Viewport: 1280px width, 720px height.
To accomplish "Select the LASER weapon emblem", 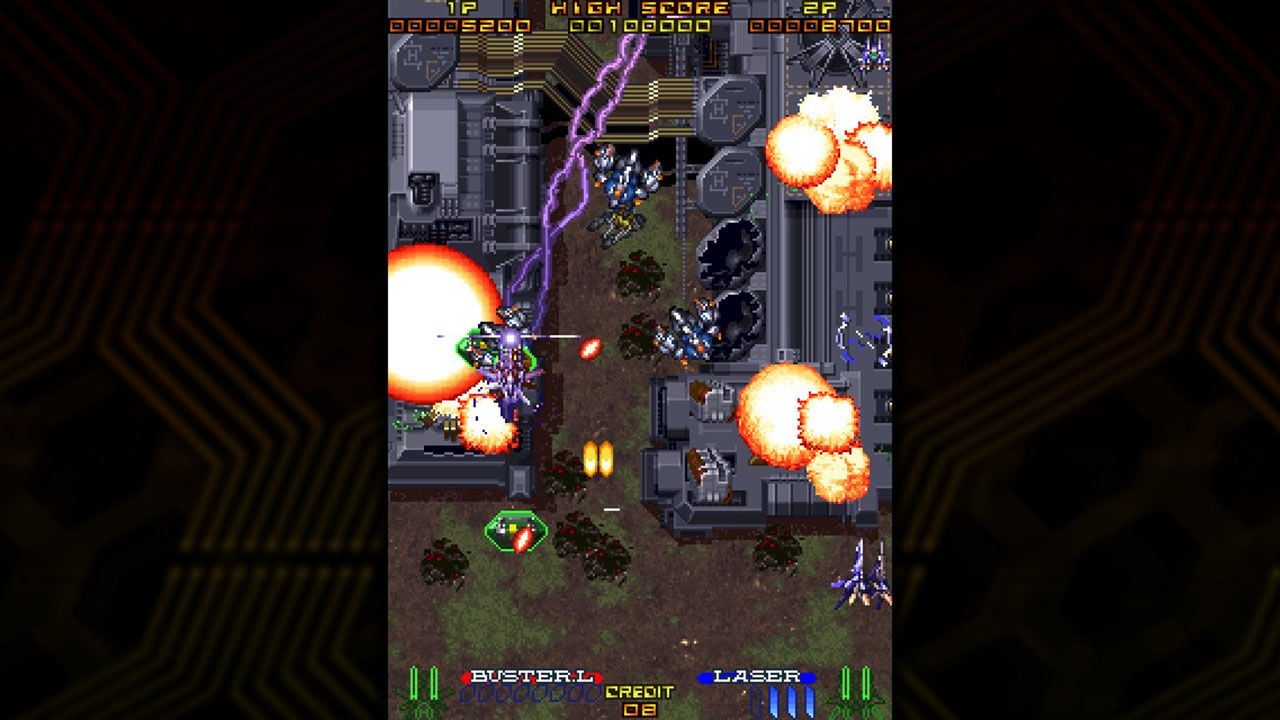I will pyautogui.click(x=757, y=676).
